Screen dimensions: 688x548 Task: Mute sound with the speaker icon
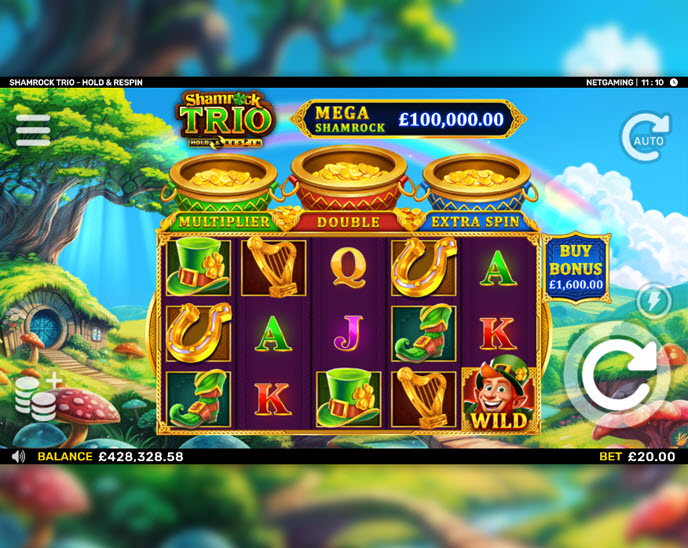coord(18,456)
